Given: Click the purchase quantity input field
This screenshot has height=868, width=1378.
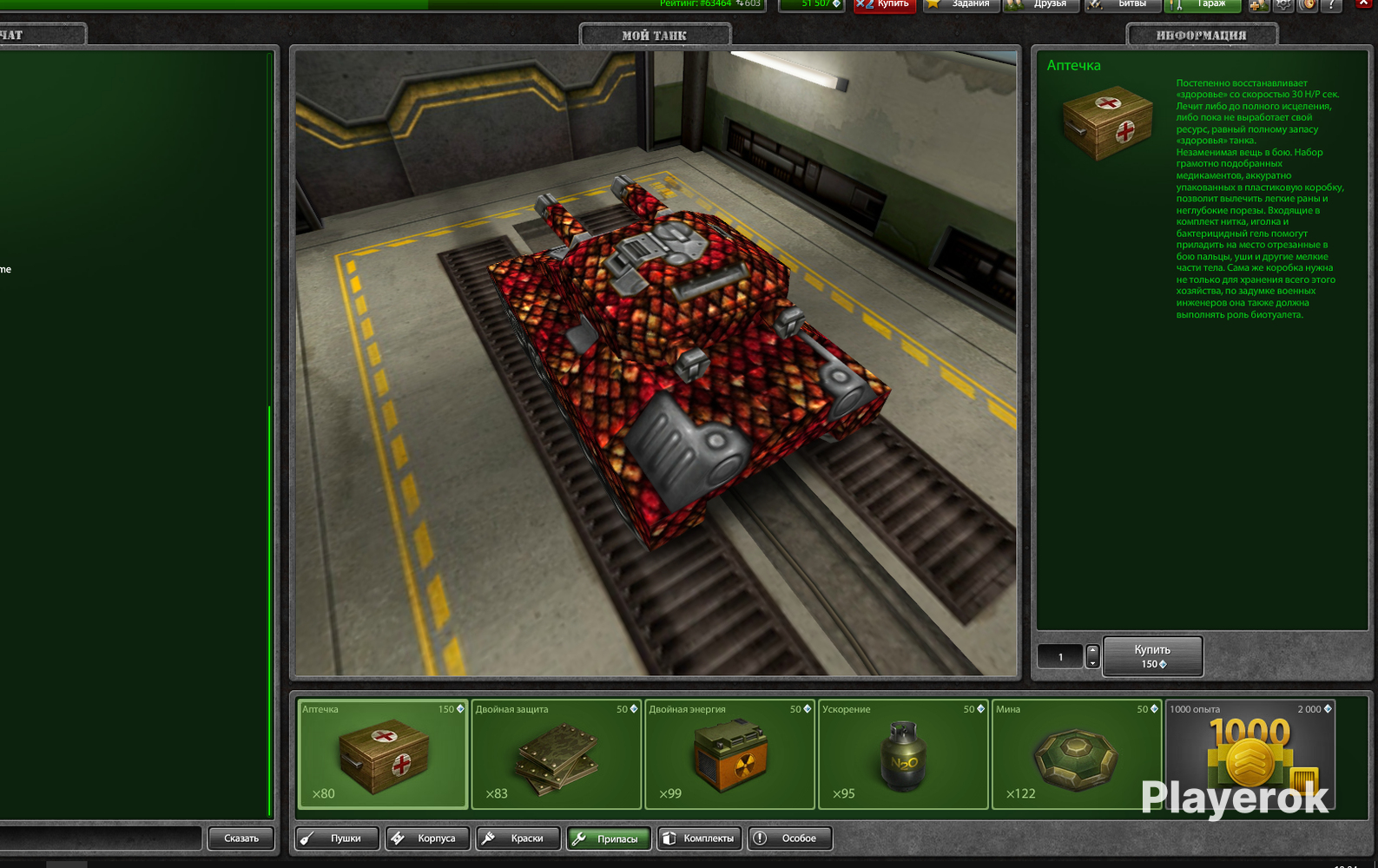Looking at the screenshot, I should (1060, 657).
